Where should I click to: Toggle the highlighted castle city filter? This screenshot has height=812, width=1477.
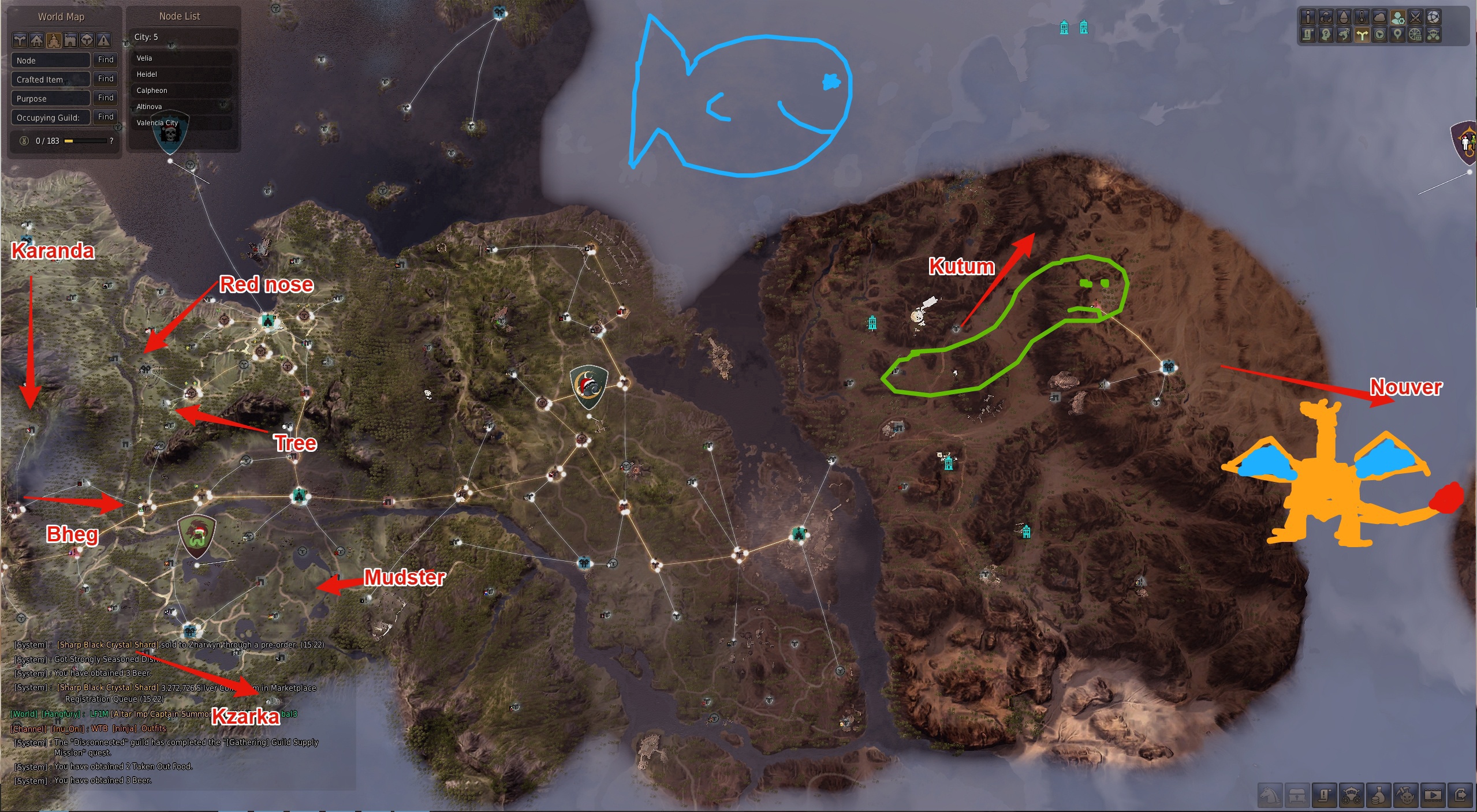(54, 40)
